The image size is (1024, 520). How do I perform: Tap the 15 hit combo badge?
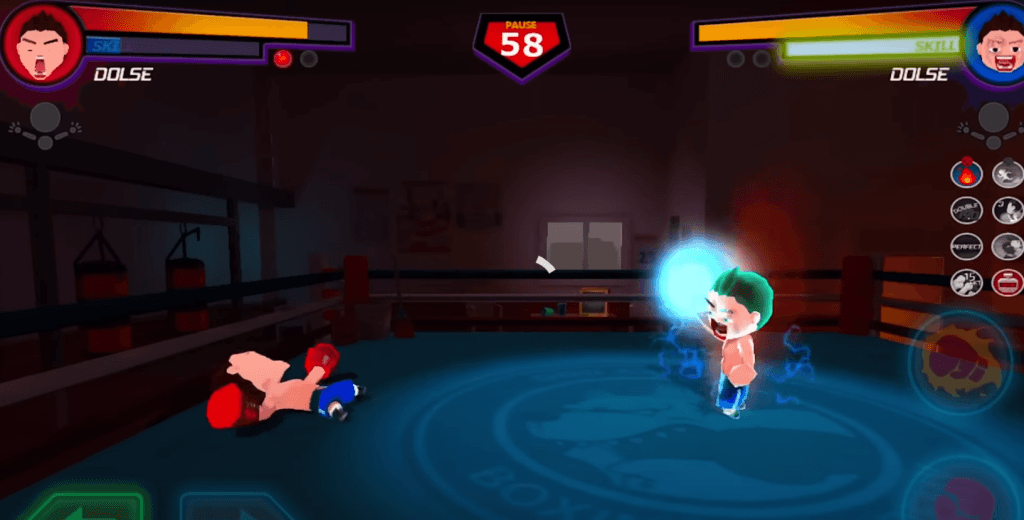(x=966, y=283)
